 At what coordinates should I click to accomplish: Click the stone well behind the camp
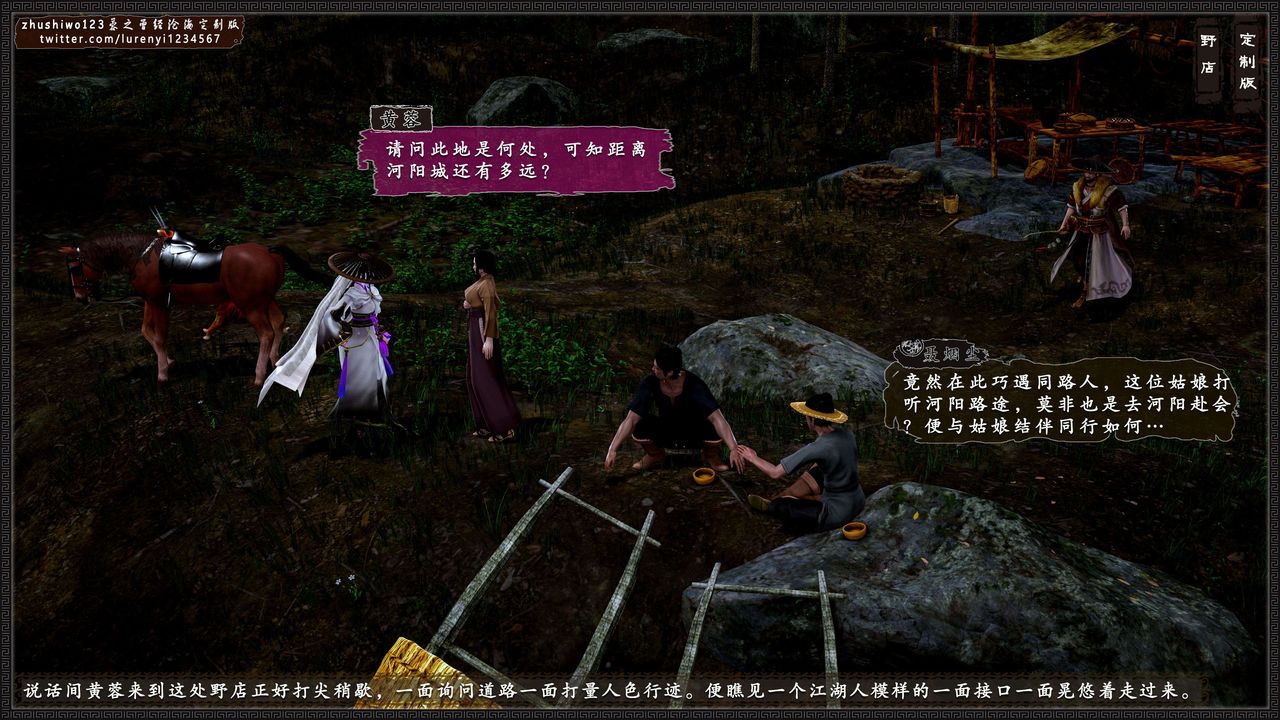point(875,180)
